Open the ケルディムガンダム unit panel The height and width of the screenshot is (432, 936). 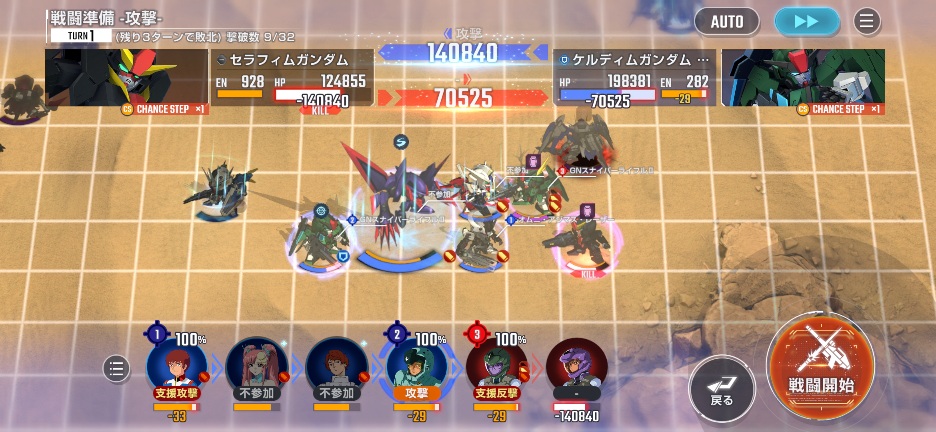point(633,78)
